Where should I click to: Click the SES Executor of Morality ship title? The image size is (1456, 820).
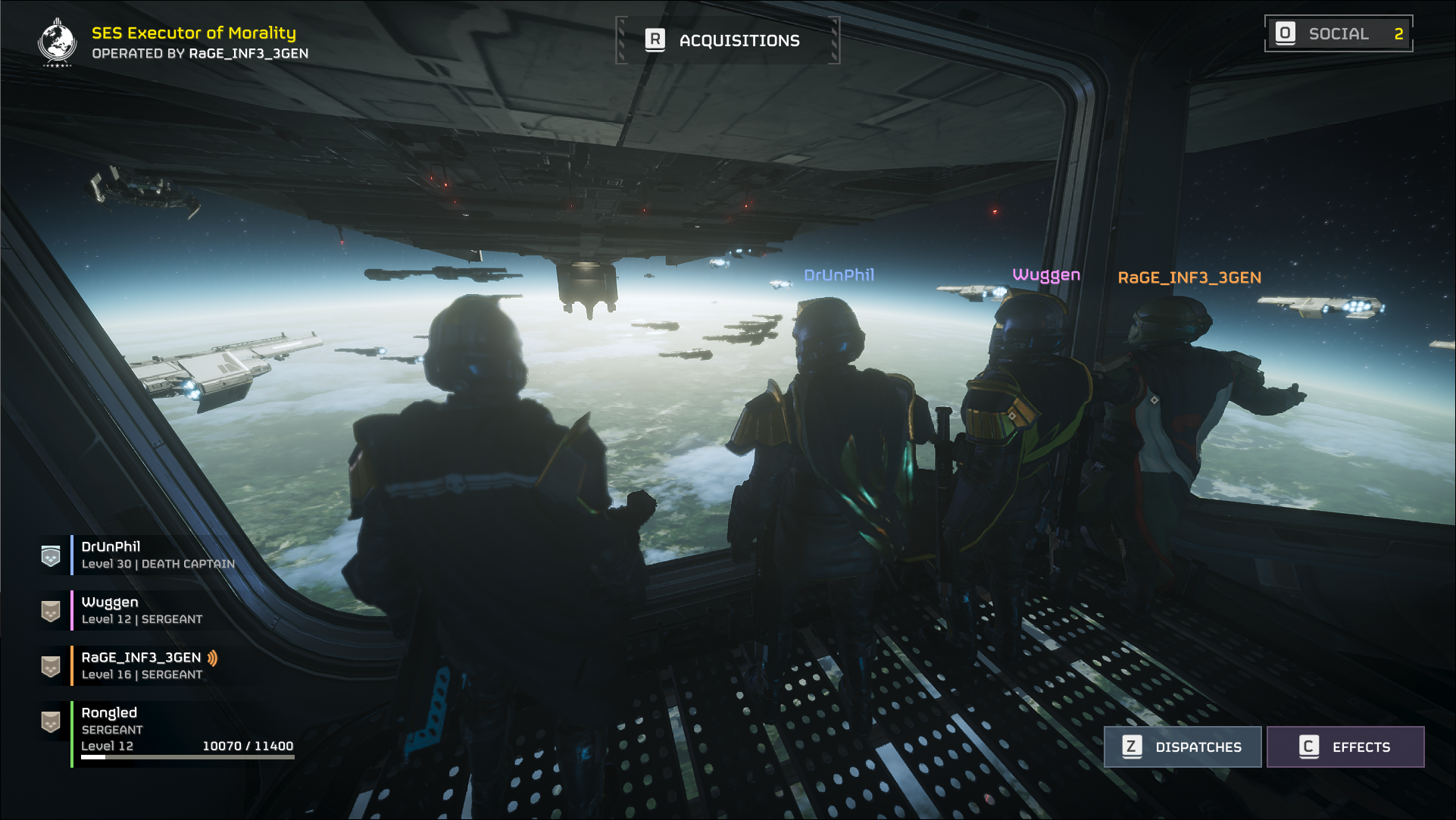coord(194,33)
